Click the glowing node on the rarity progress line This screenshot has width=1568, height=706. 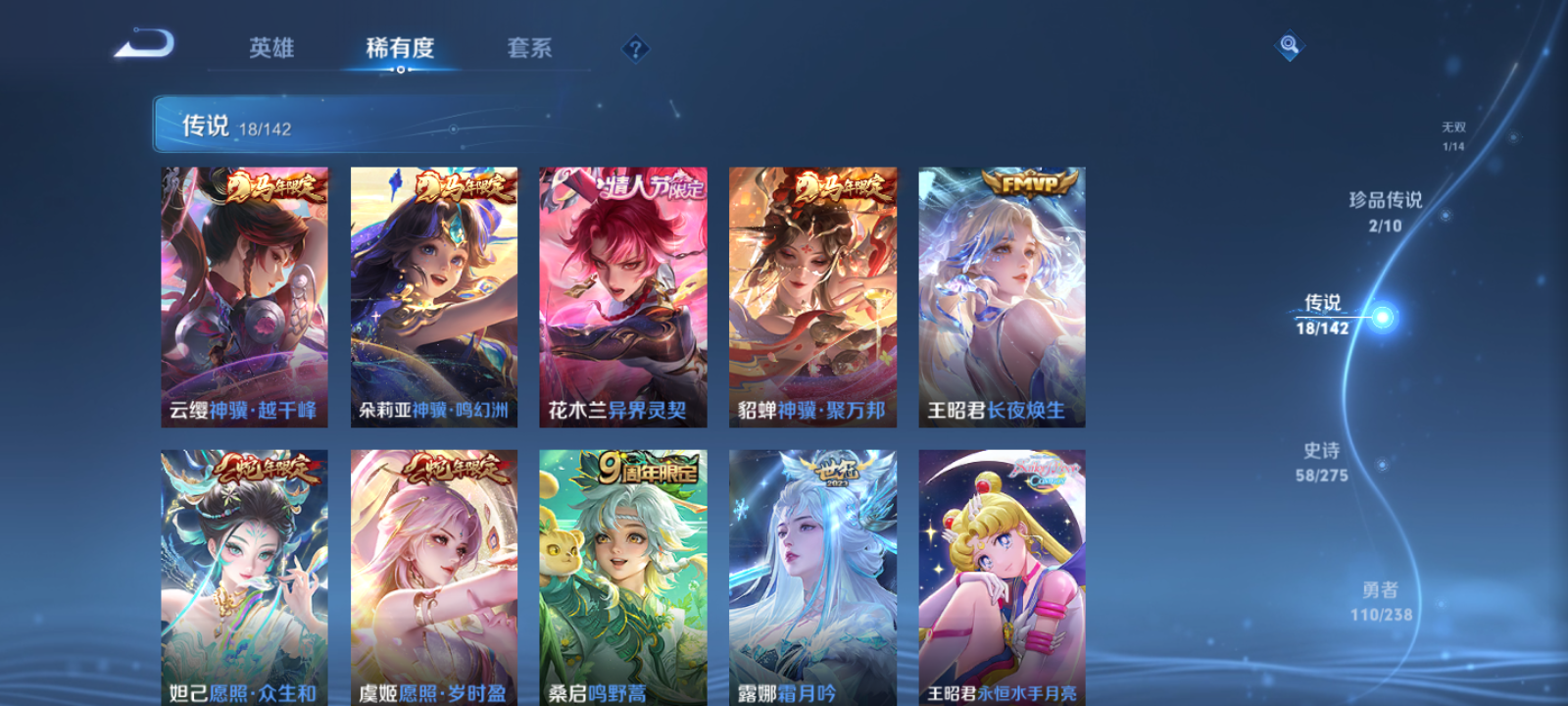1382,317
